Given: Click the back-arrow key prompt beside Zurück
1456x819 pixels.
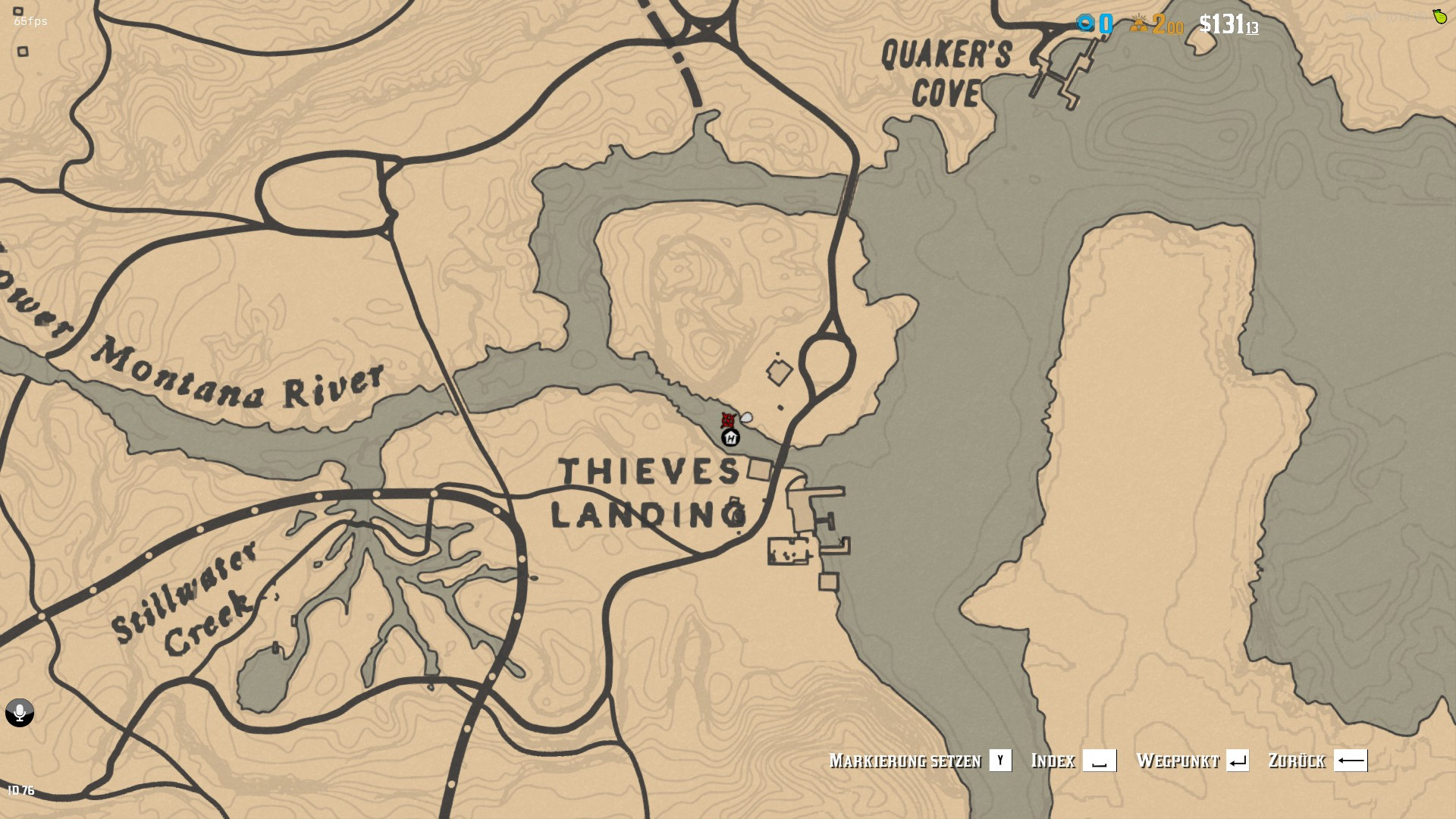Looking at the screenshot, I should tap(1351, 761).
